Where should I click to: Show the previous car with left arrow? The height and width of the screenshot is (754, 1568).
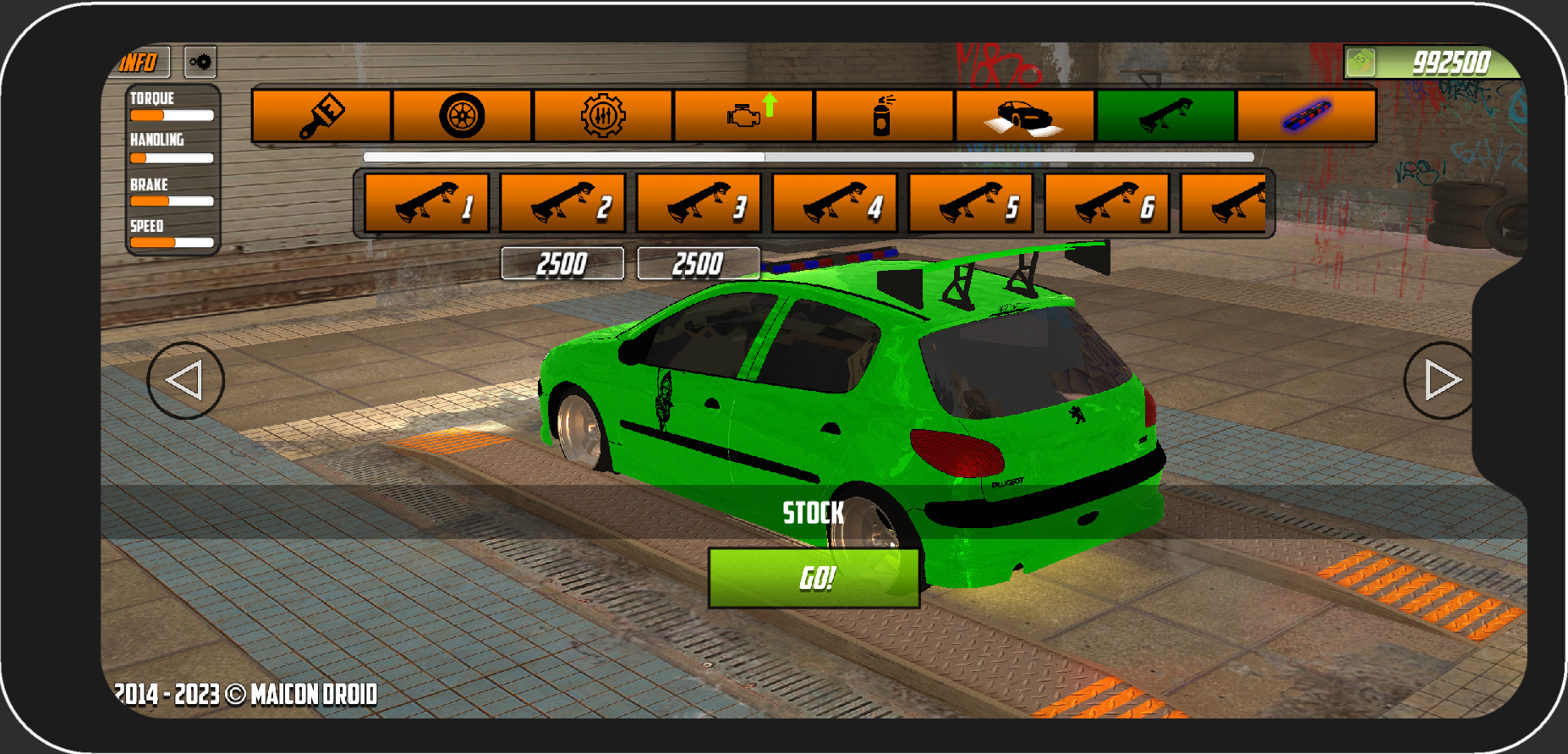tap(185, 380)
